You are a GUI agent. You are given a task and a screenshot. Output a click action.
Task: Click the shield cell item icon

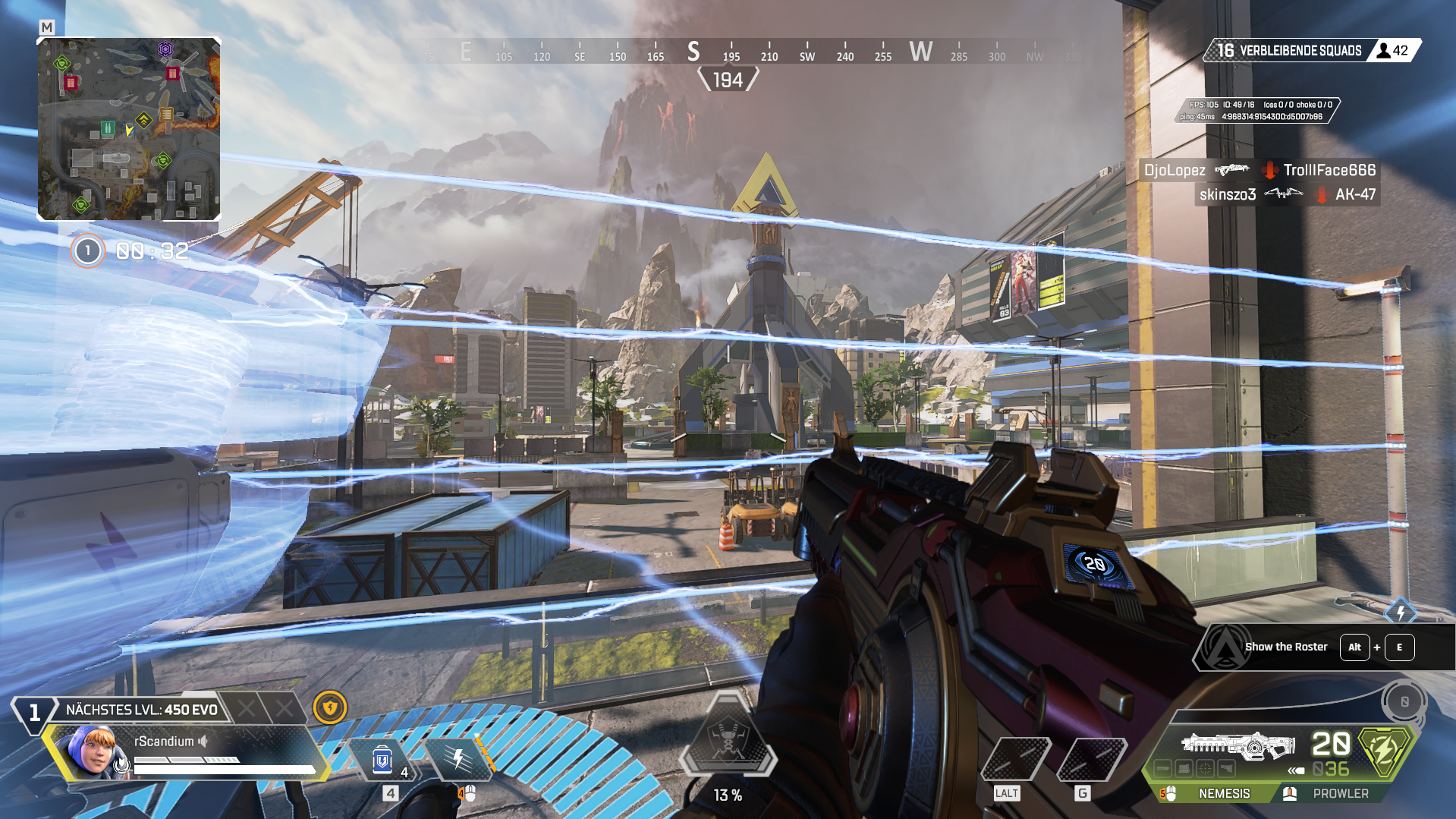pos(382,759)
